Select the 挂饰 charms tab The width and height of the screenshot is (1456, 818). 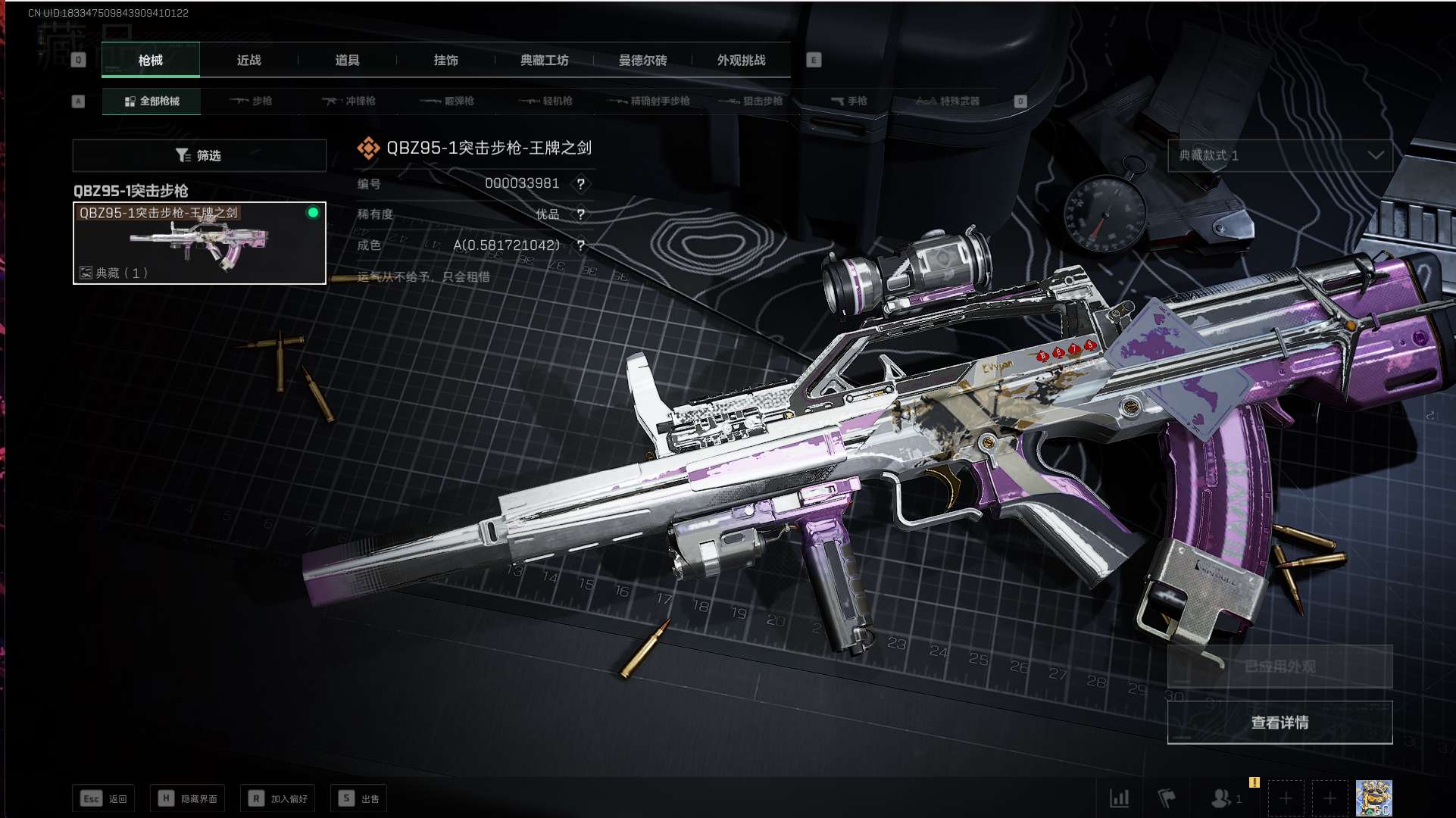coord(445,61)
